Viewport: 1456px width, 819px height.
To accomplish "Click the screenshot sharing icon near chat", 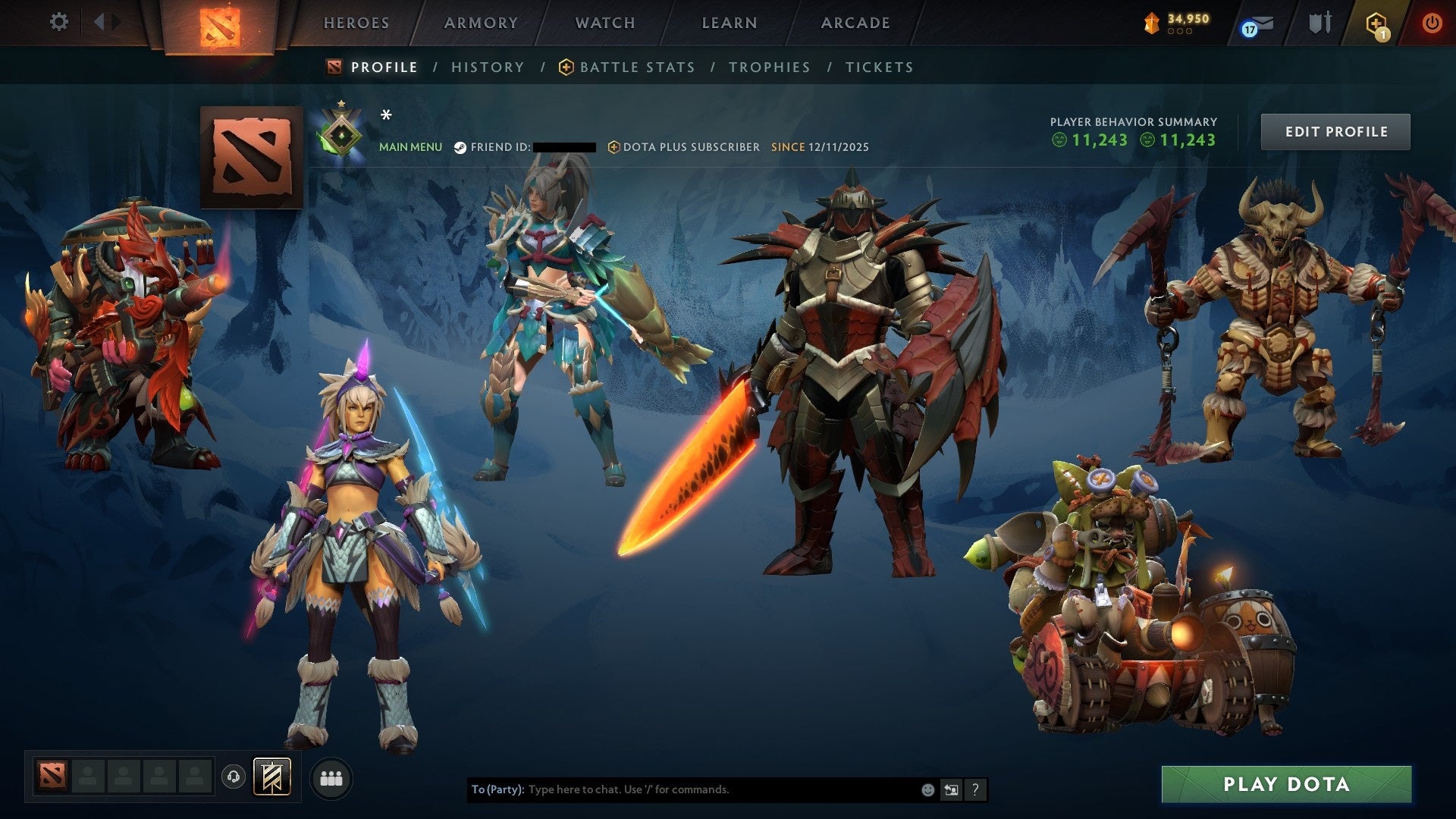I will [951, 789].
